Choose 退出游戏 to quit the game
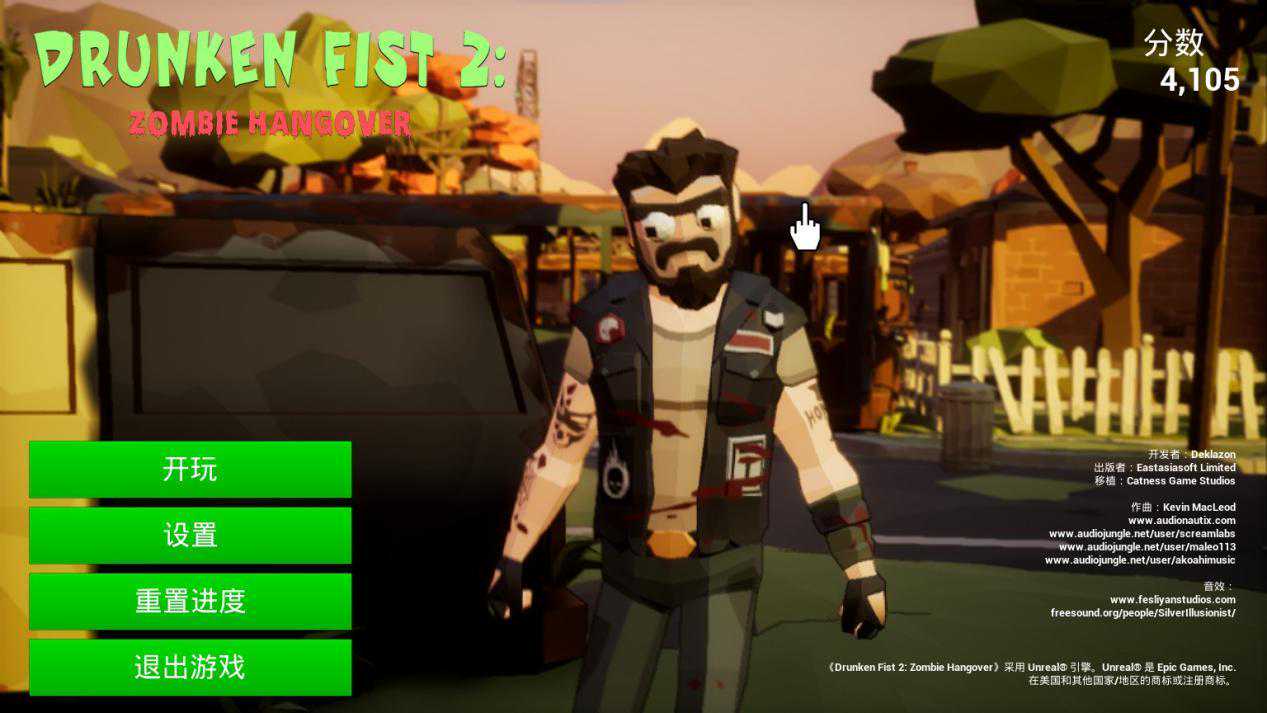The height and width of the screenshot is (713, 1267). tap(190, 667)
